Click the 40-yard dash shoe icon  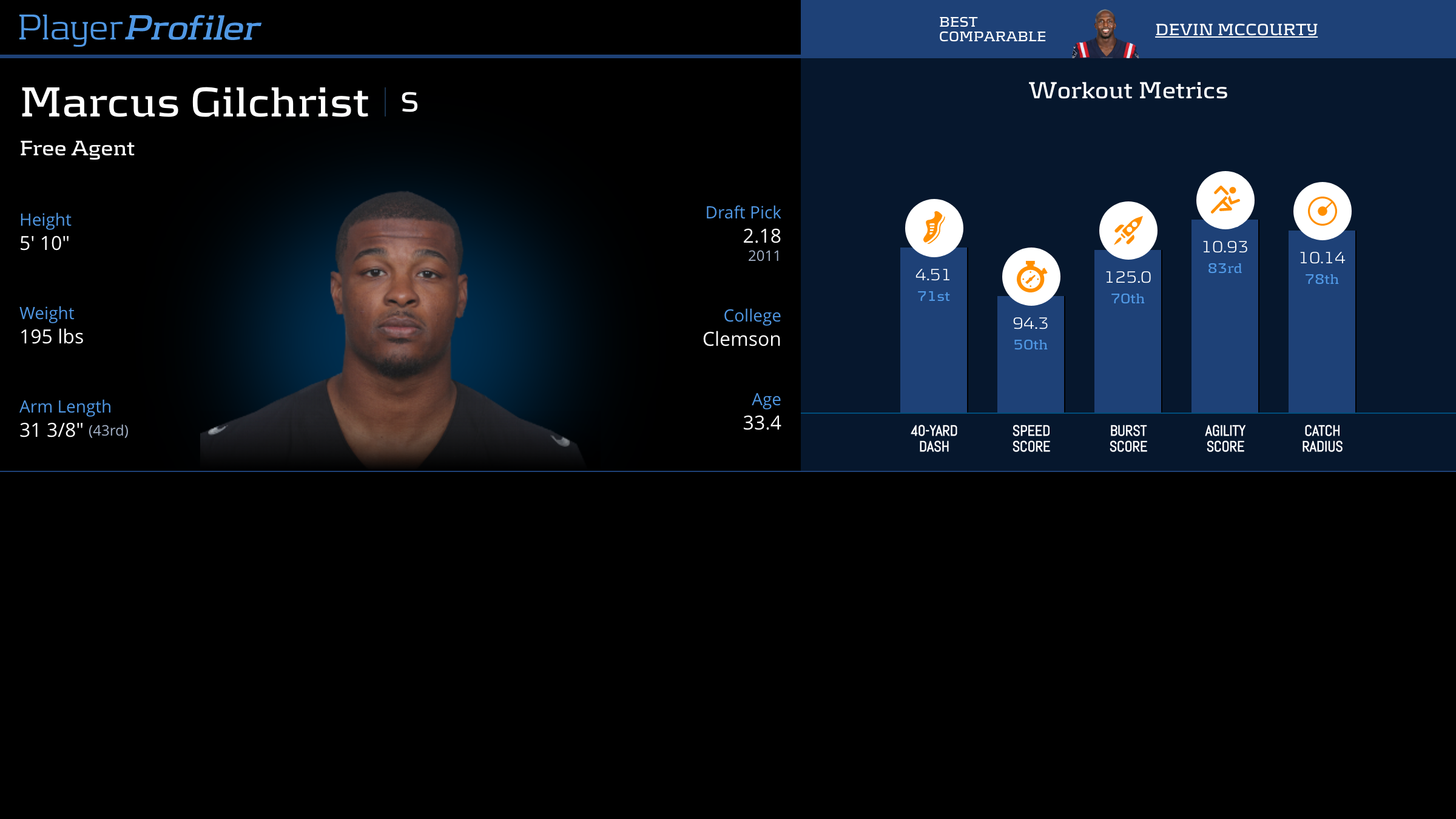[934, 228]
